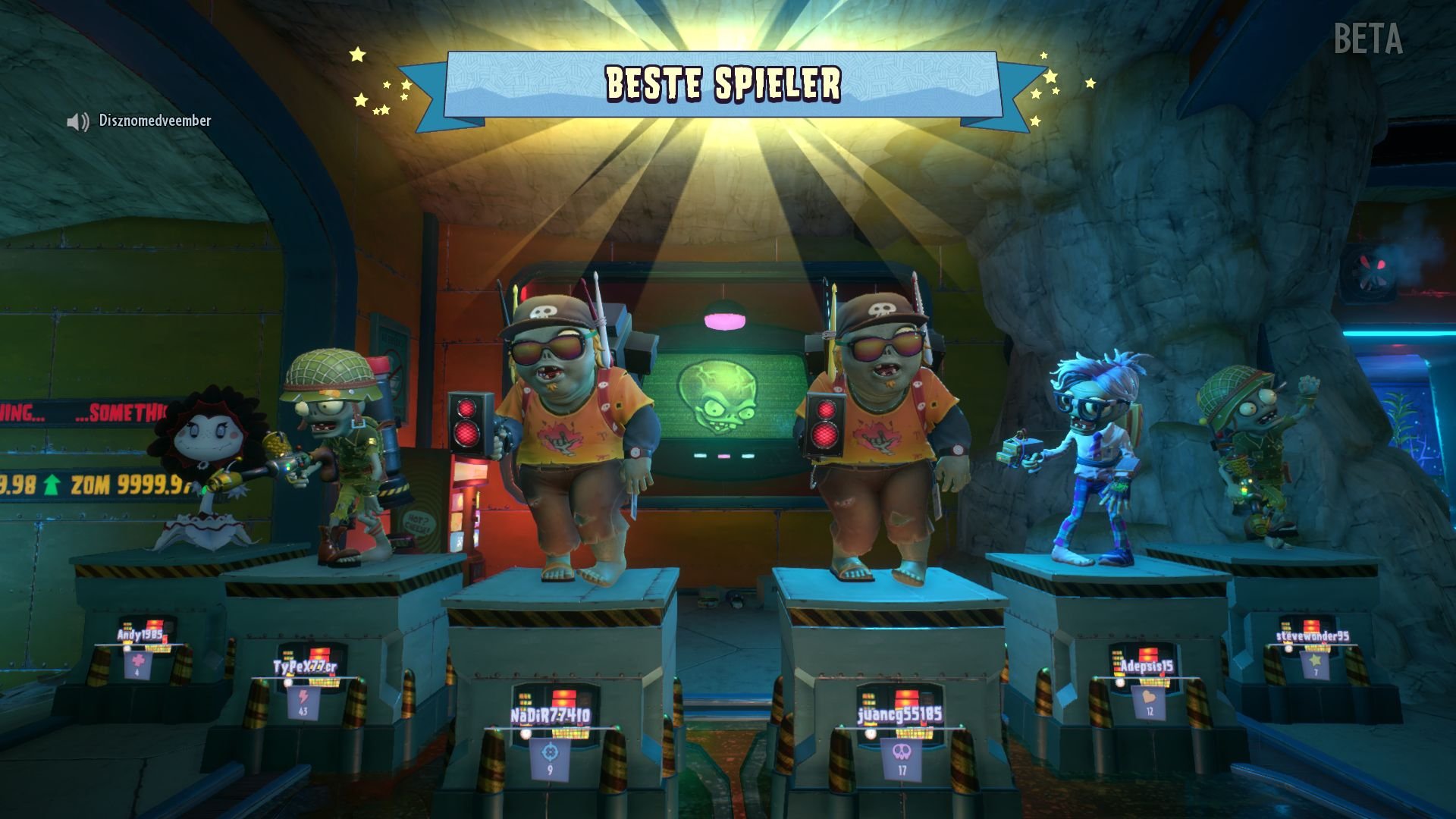Toggle the rank badge on TyPeX77cr's nameplate
Image resolution: width=1456 pixels, height=819 pixels.
(x=288, y=681)
